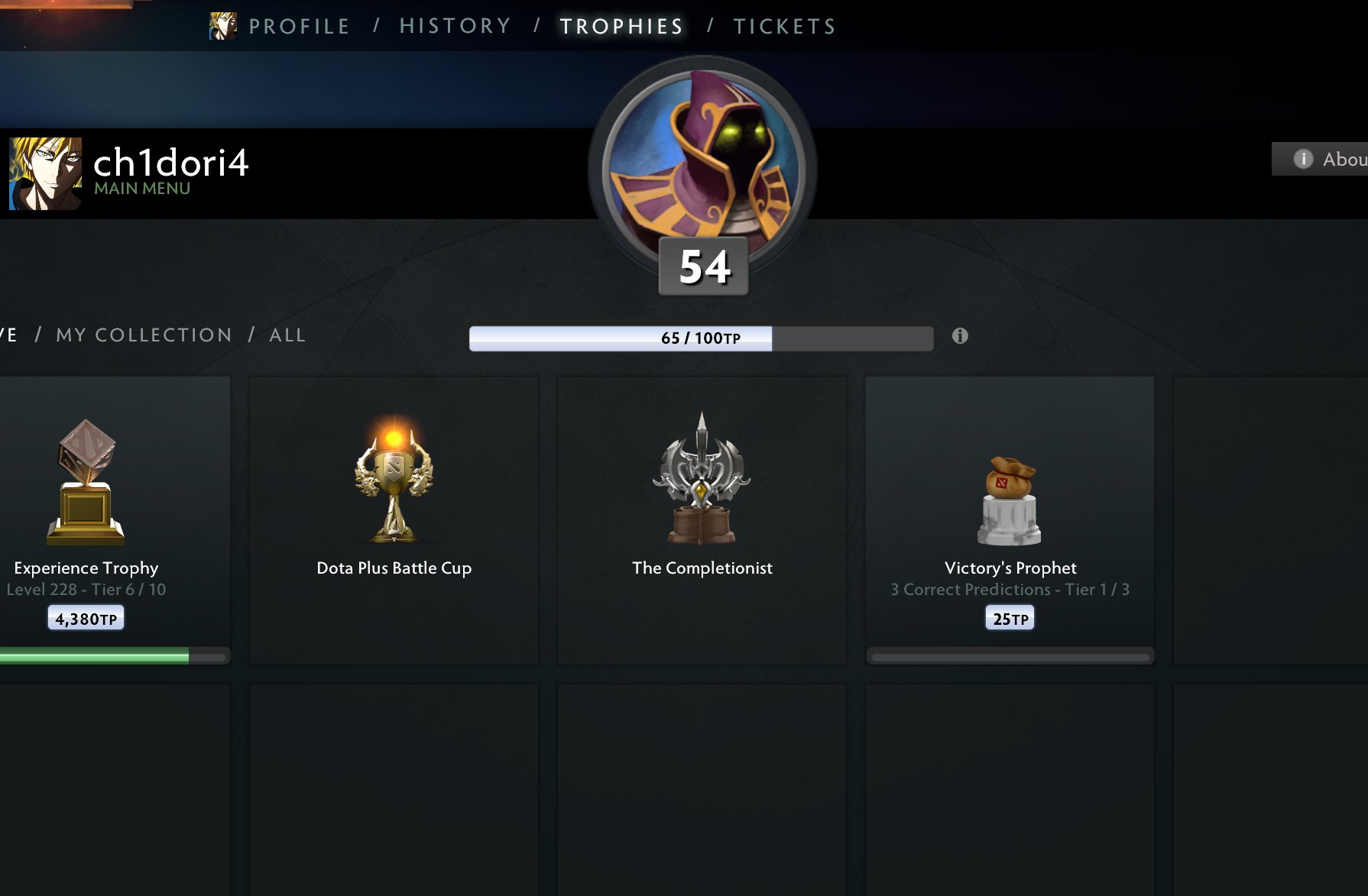1368x896 pixels.
Task: Show the All trophies filter
Action: coord(287,335)
